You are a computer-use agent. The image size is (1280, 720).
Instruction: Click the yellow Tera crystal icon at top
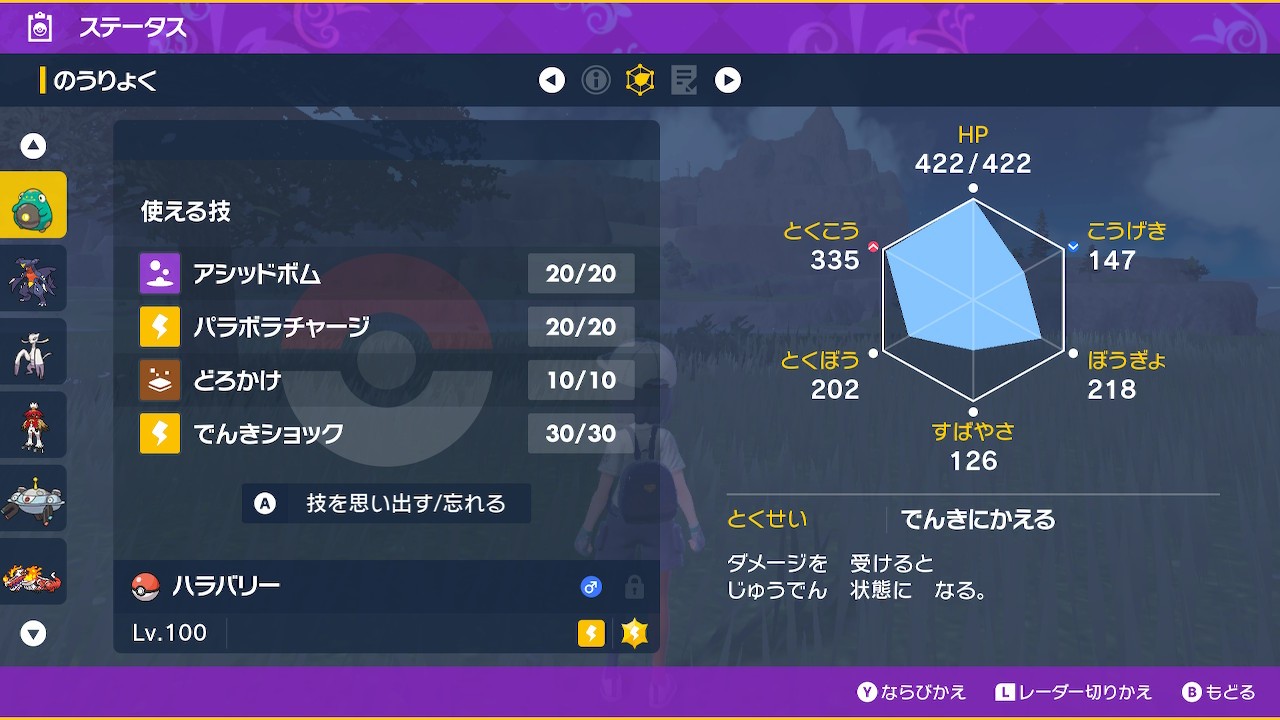click(x=640, y=80)
